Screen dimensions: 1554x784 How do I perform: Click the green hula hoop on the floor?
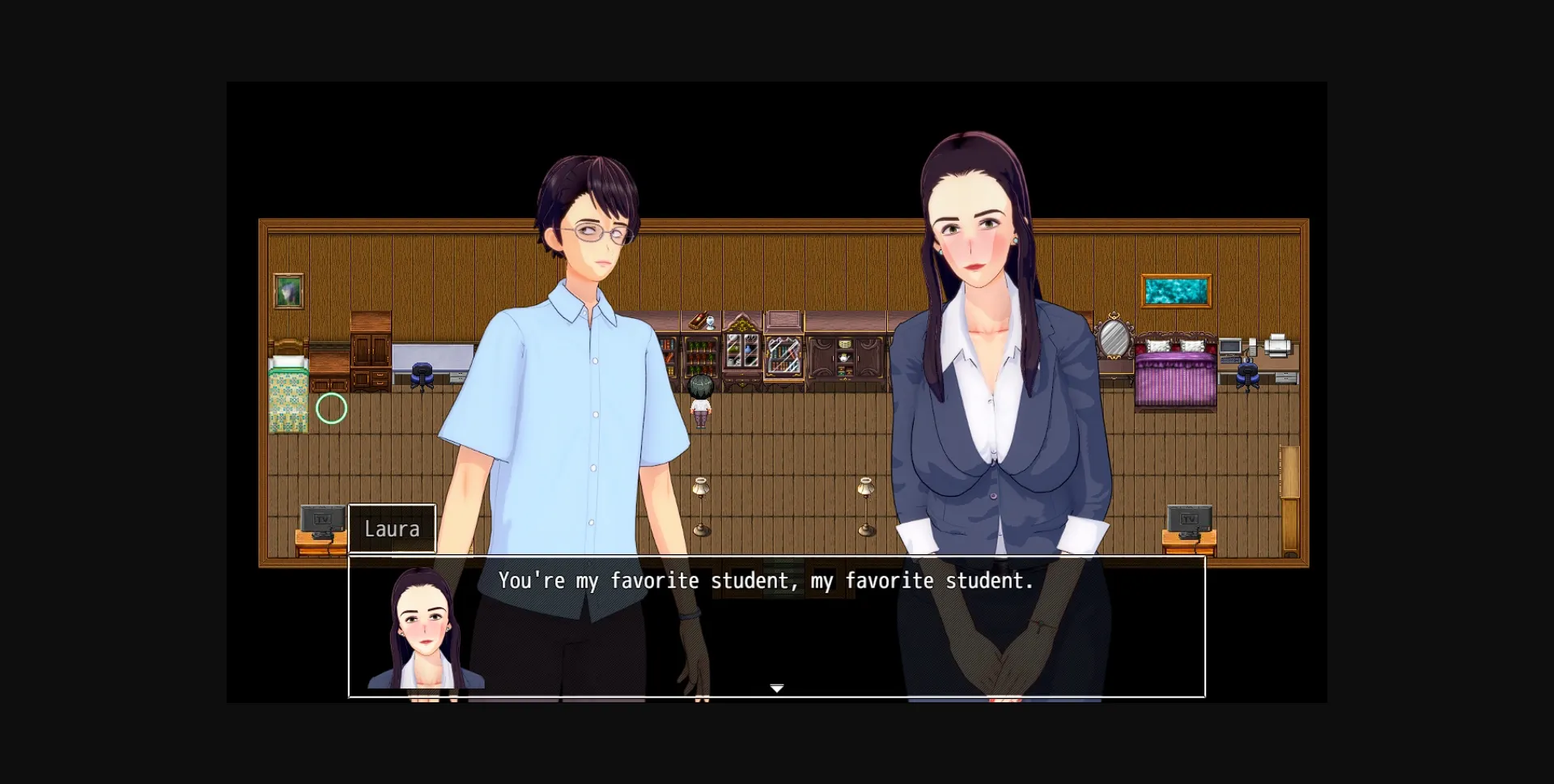point(331,409)
